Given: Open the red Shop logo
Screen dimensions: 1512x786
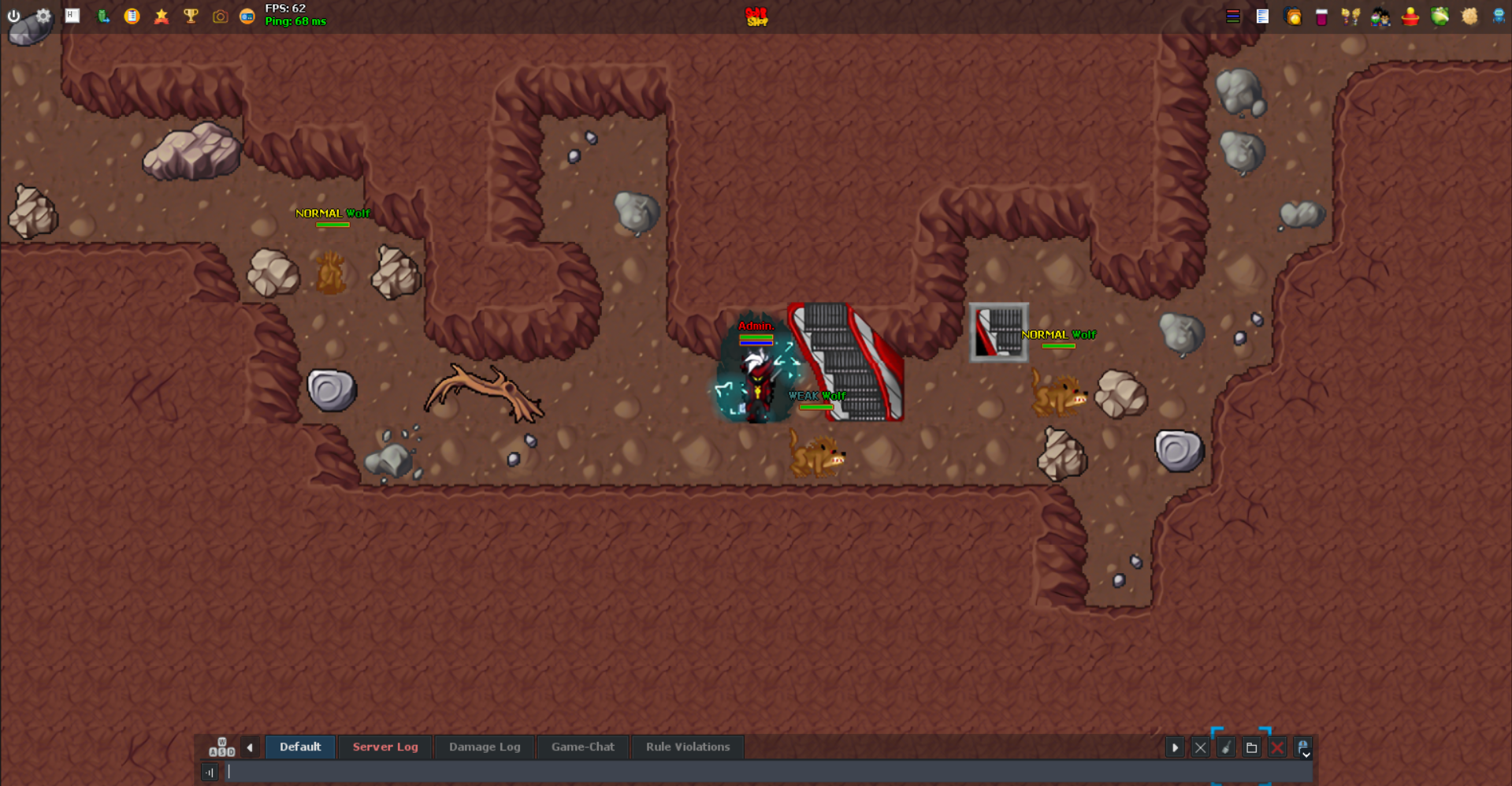Looking at the screenshot, I should pos(756,17).
